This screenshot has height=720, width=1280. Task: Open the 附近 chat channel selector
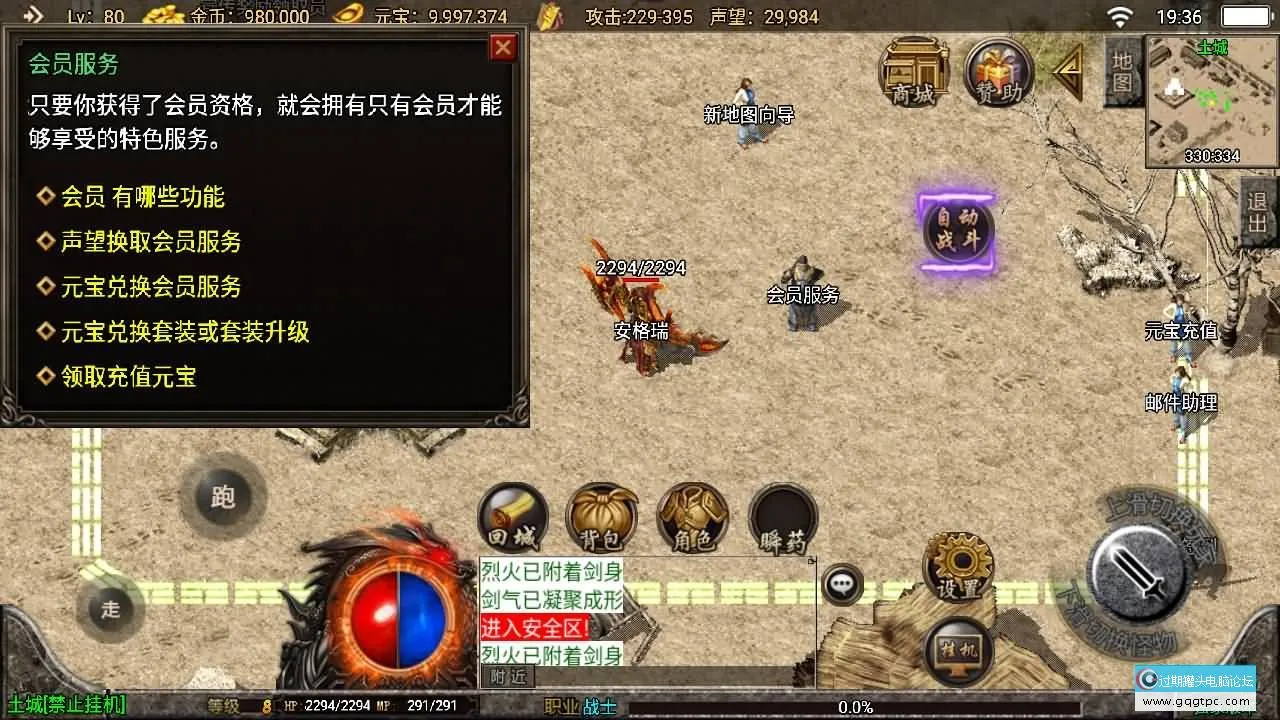[x=507, y=676]
